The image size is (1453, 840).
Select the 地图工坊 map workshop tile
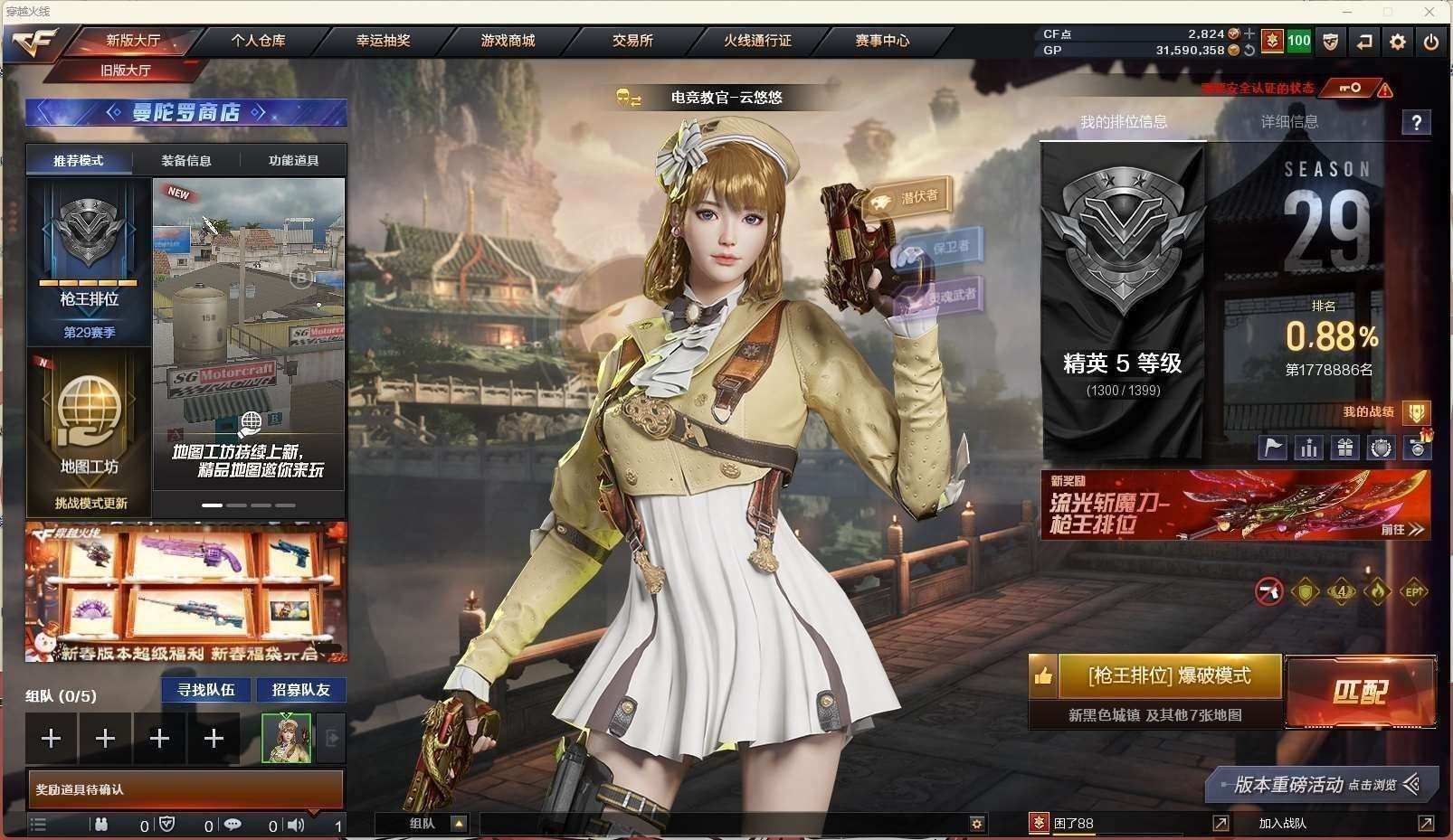[x=89, y=432]
